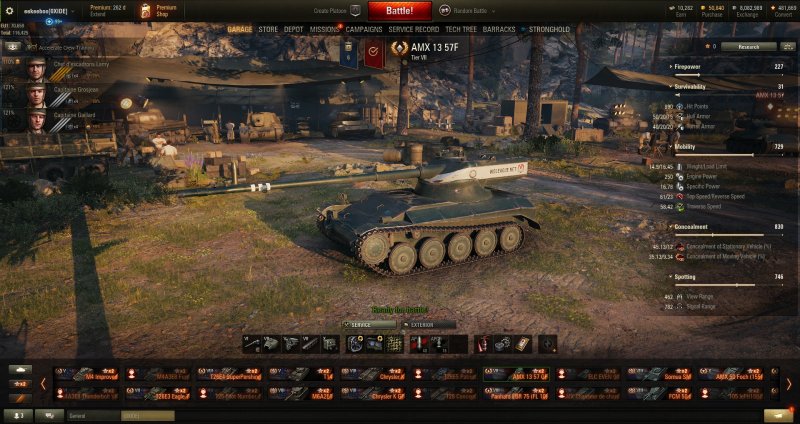Open the Missions tab
The width and height of the screenshot is (800, 424).
coord(324,30)
